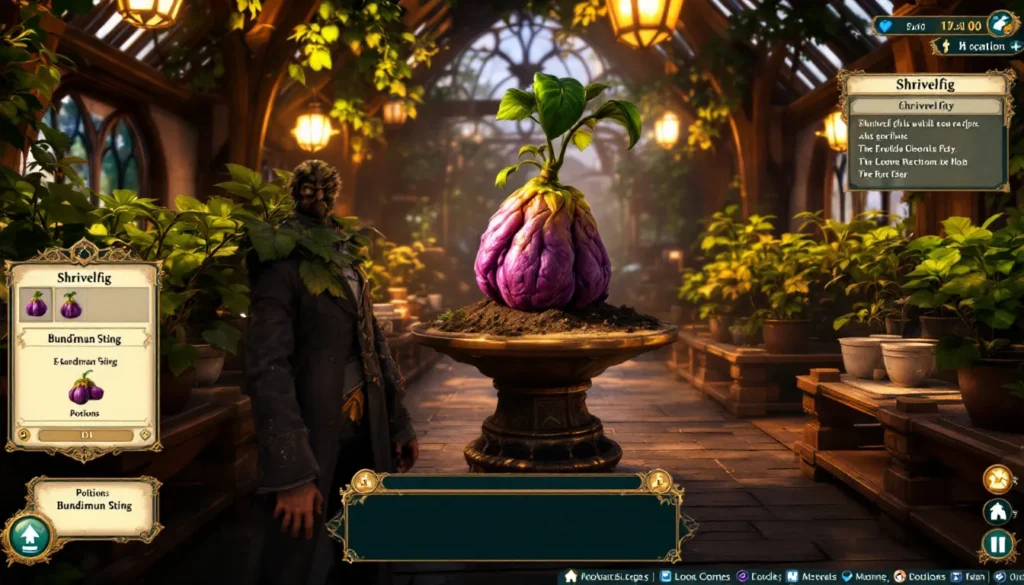Click the golden star round button
This screenshot has width=1024, height=585.
(x=997, y=479)
